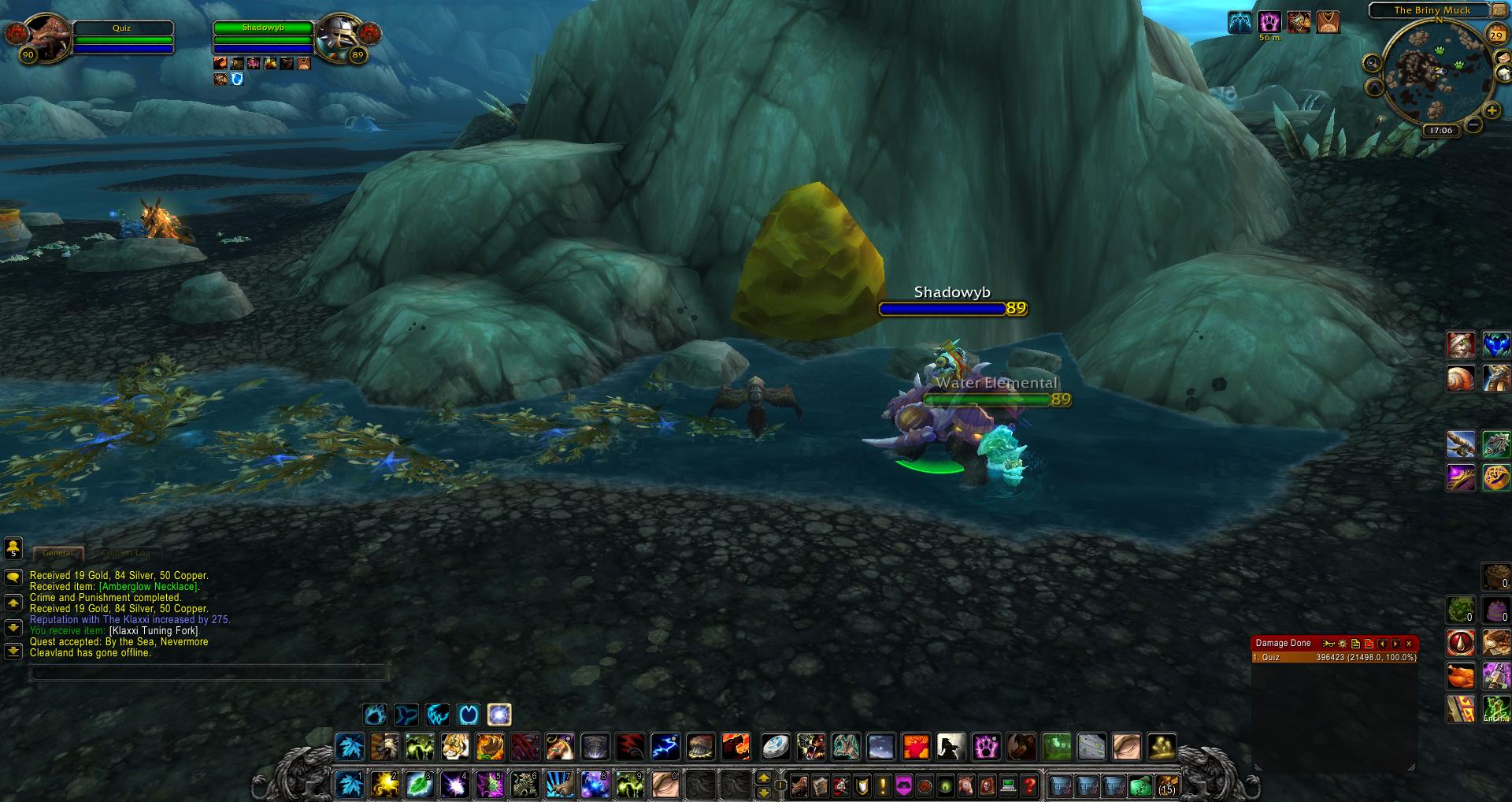Zoom in the minimap with plus button
Viewport: 1512px width, 802px height.
1491,111
